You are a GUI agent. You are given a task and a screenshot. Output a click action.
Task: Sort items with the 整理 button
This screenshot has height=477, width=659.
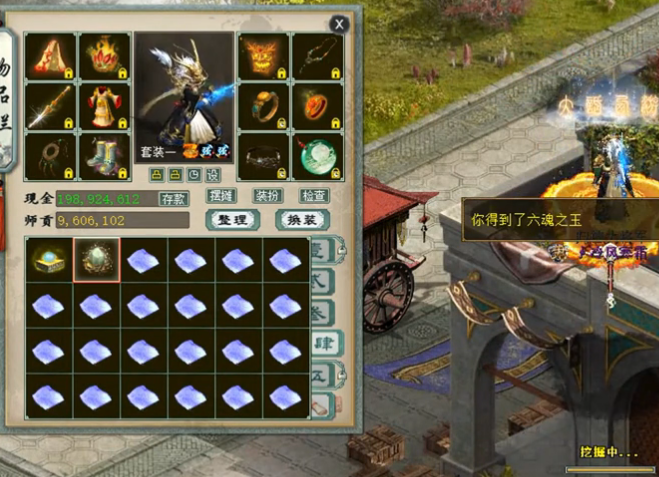232,219
